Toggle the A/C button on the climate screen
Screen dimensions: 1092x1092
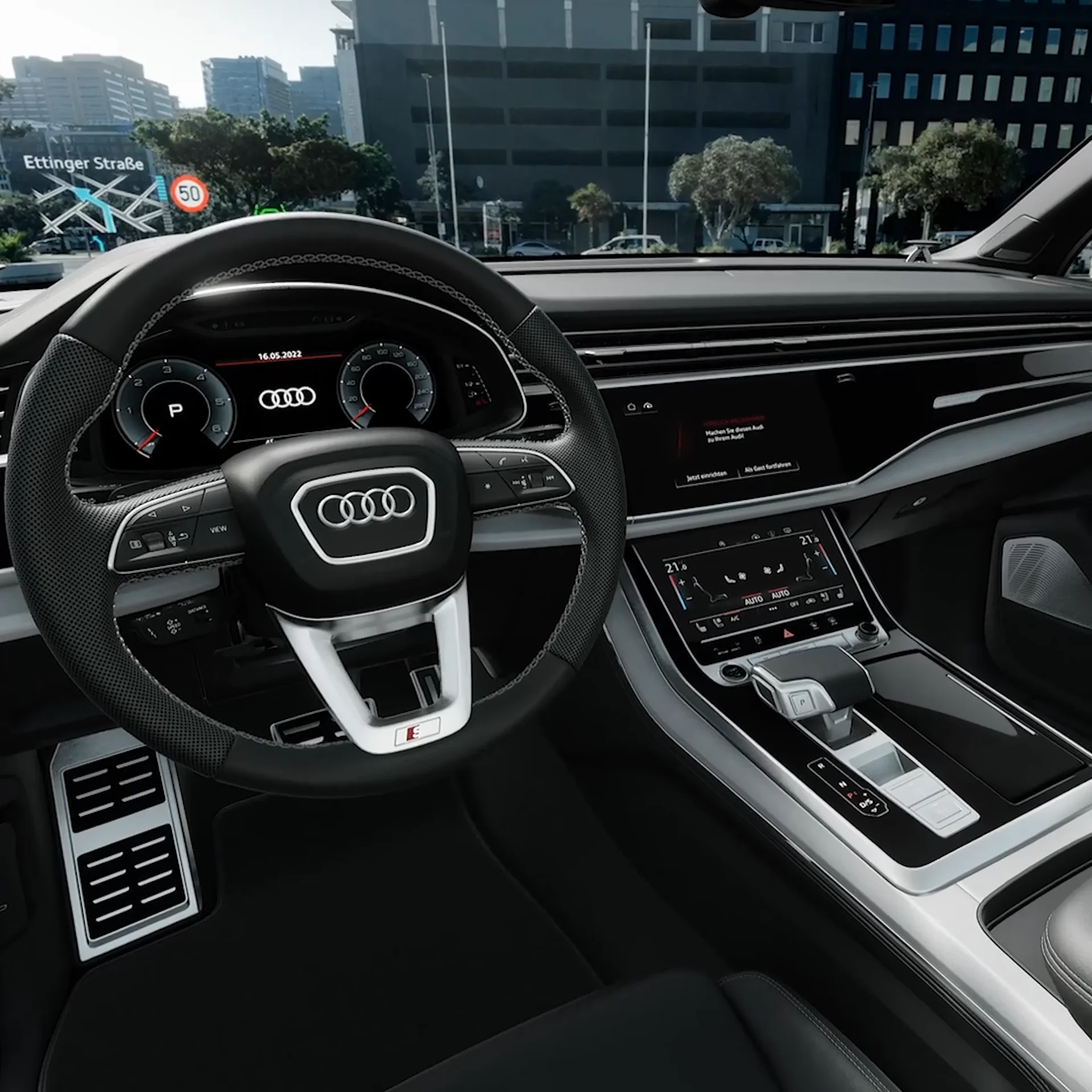tap(735, 618)
